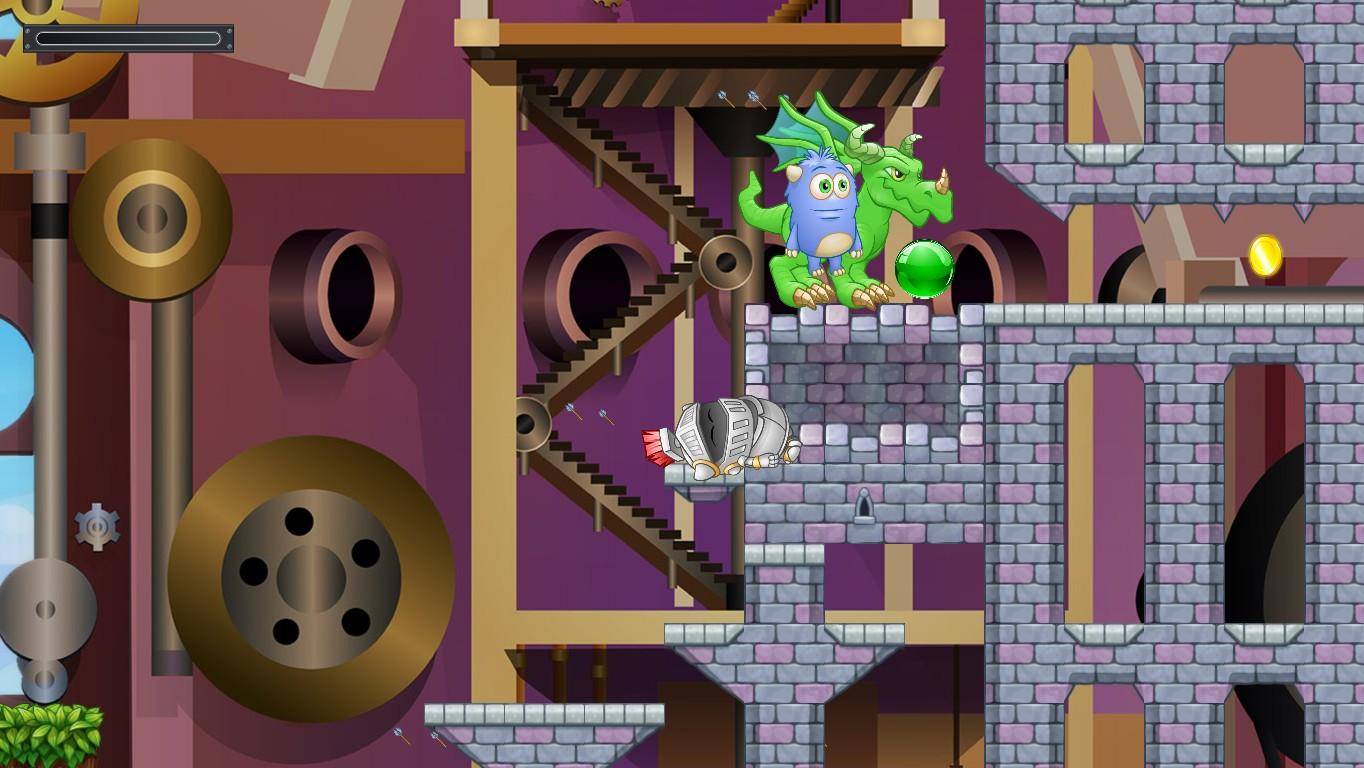Click the health bar at top left

pyautogui.click(x=130, y=37)
